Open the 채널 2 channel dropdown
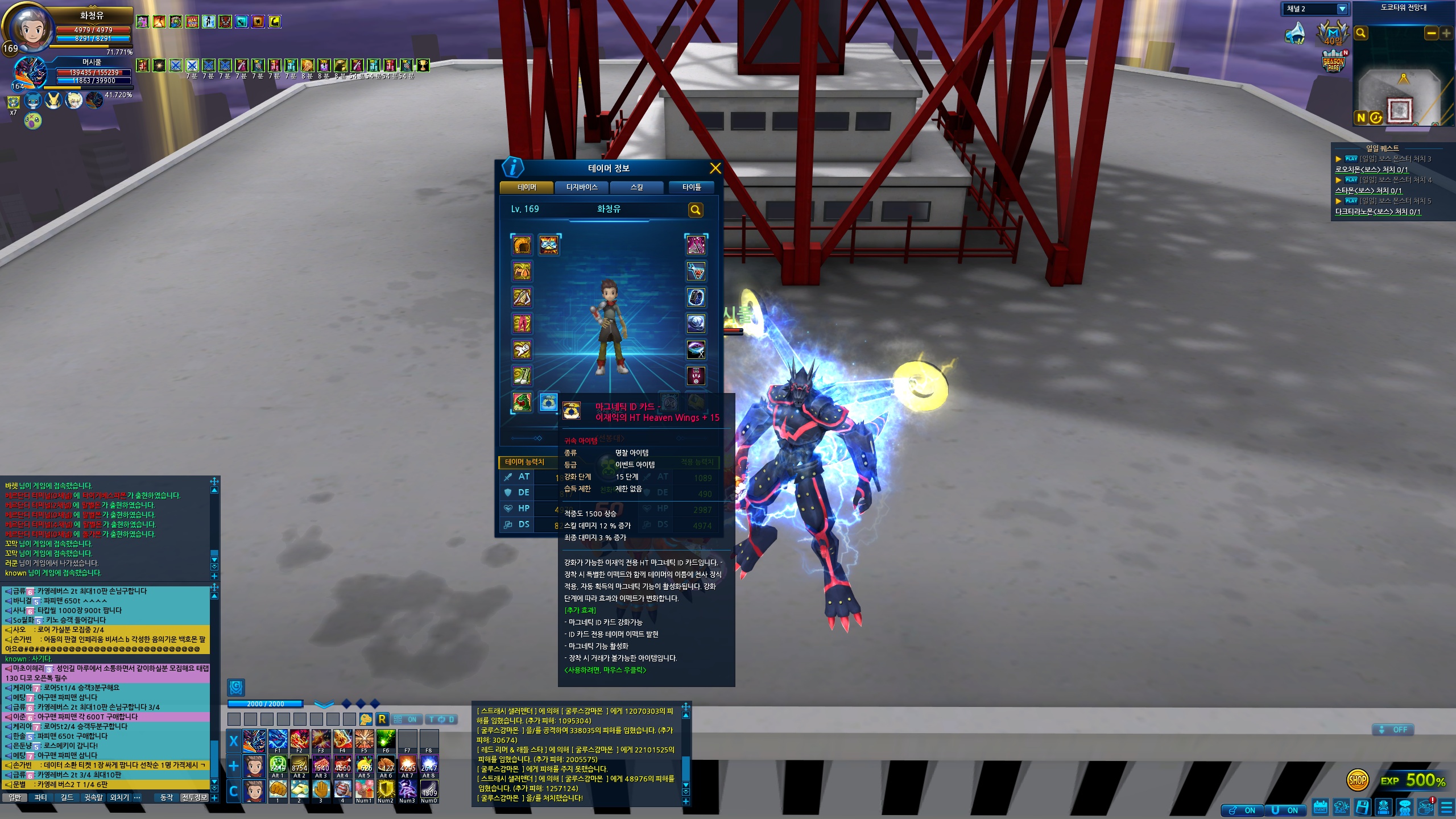 tap(1342, 9)
